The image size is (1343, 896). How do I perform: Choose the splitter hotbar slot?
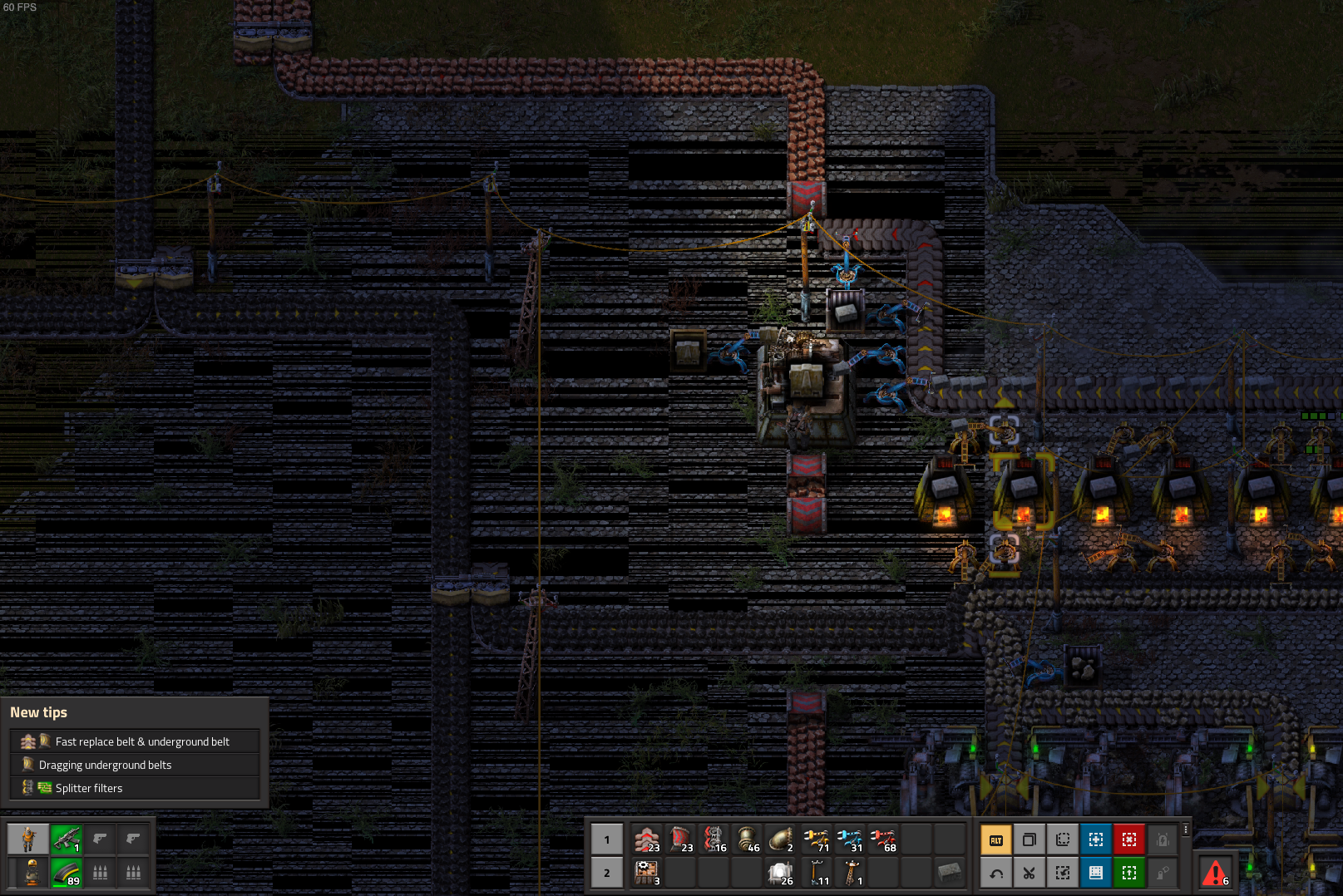coord(714,839)
